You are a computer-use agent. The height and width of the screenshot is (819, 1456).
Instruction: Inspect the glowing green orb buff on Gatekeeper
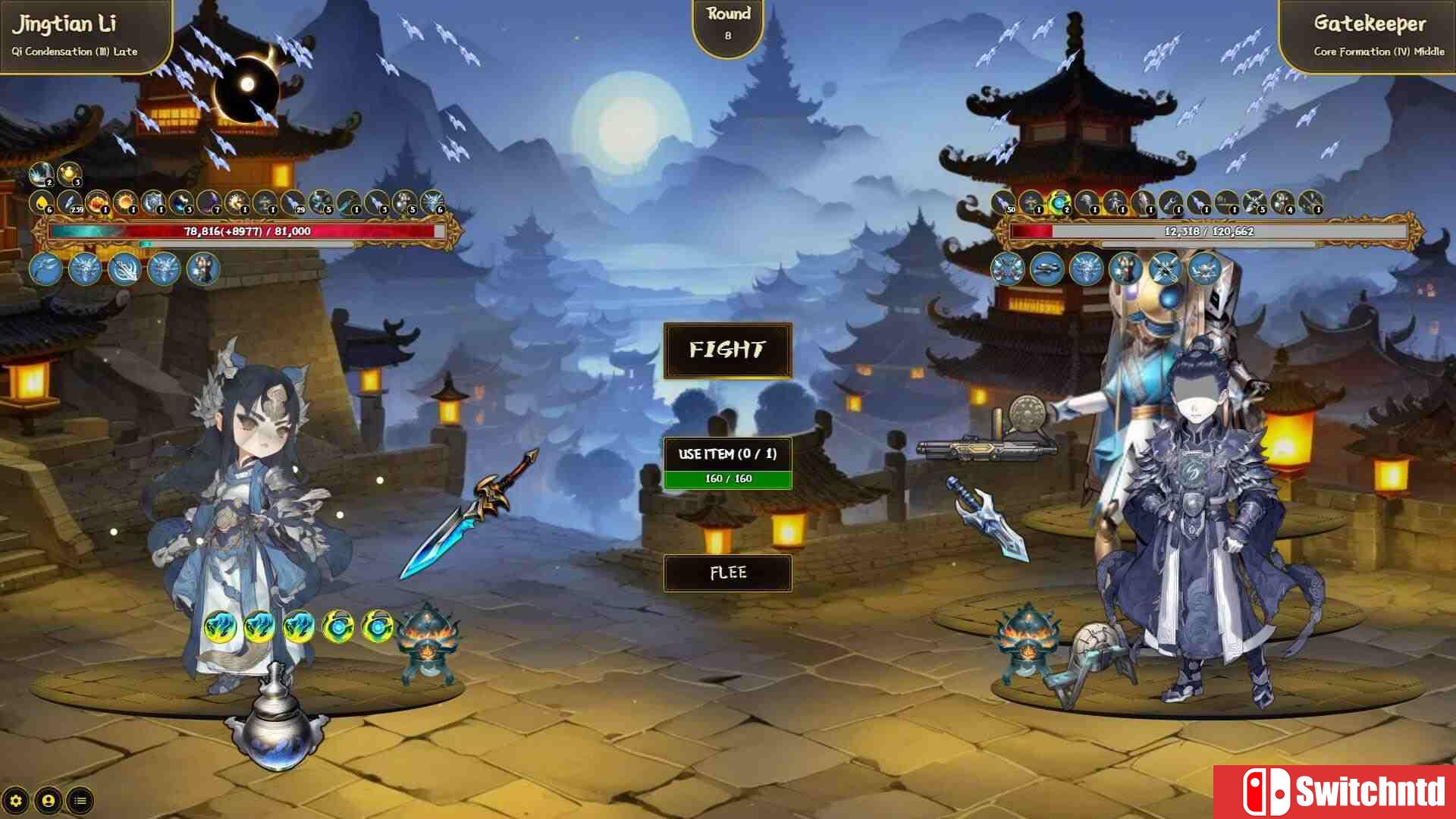point(1059,203)
